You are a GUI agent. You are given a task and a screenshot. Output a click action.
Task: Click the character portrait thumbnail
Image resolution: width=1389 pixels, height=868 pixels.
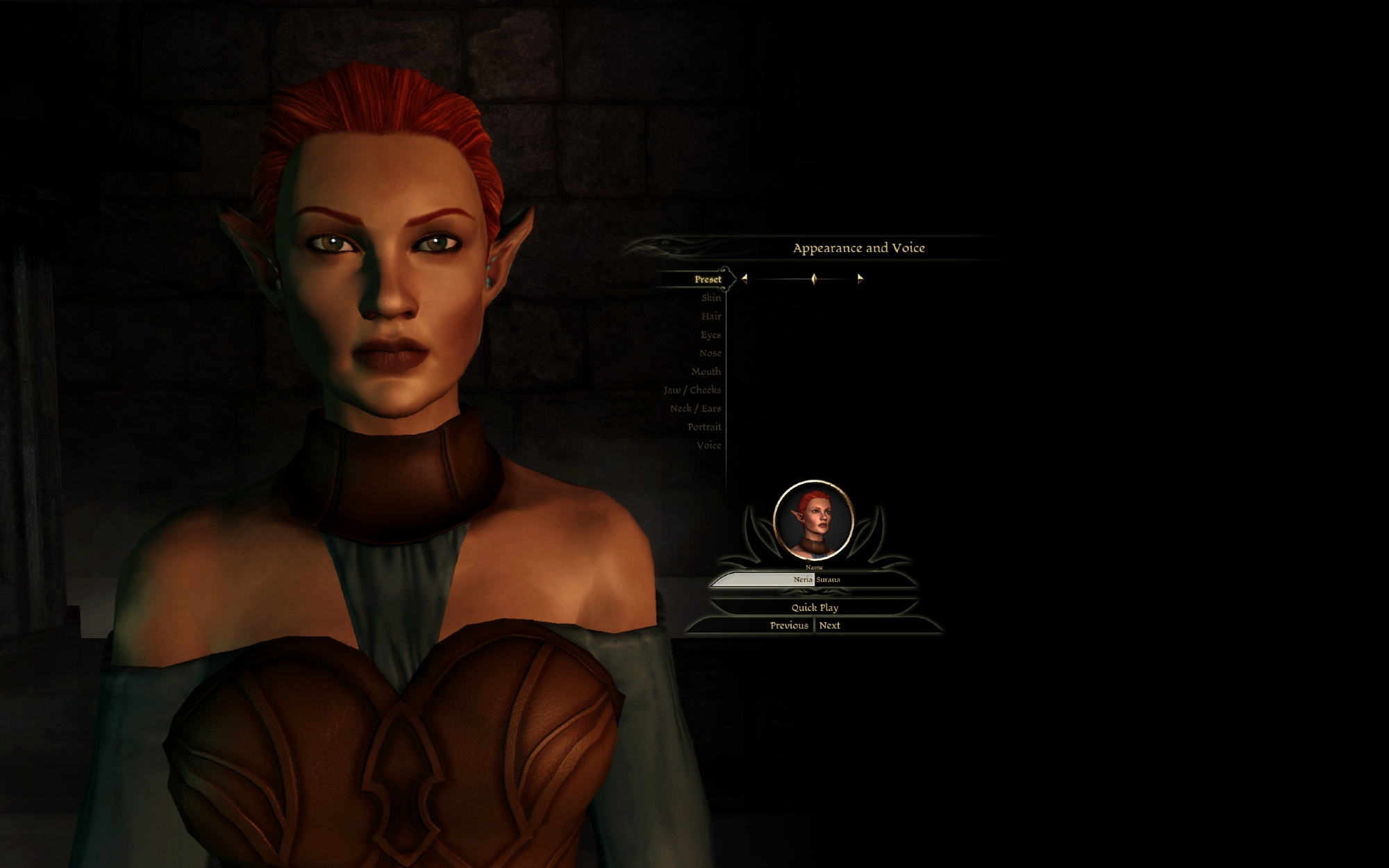pos(813,520)
